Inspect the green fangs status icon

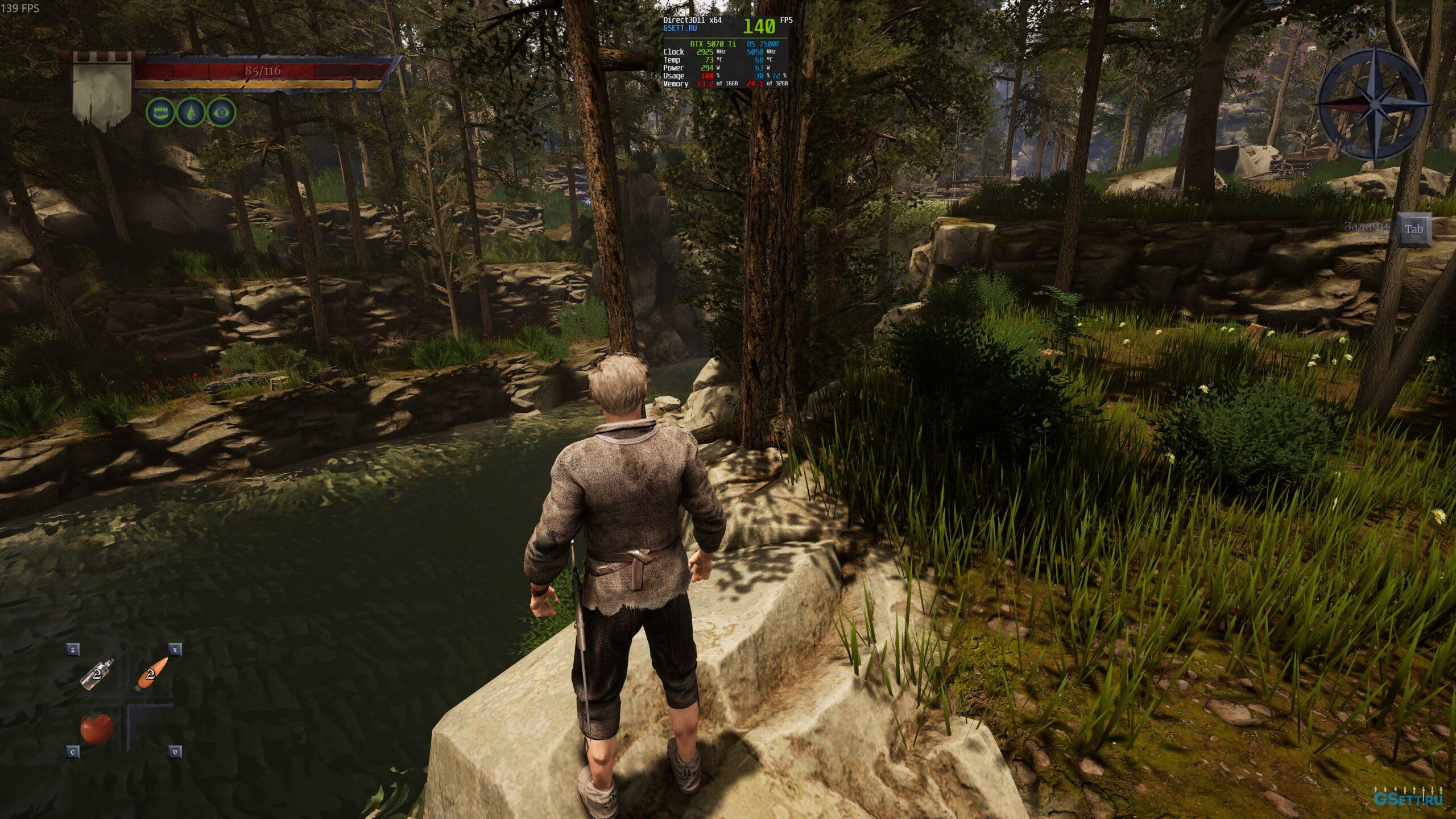point(160,112)
